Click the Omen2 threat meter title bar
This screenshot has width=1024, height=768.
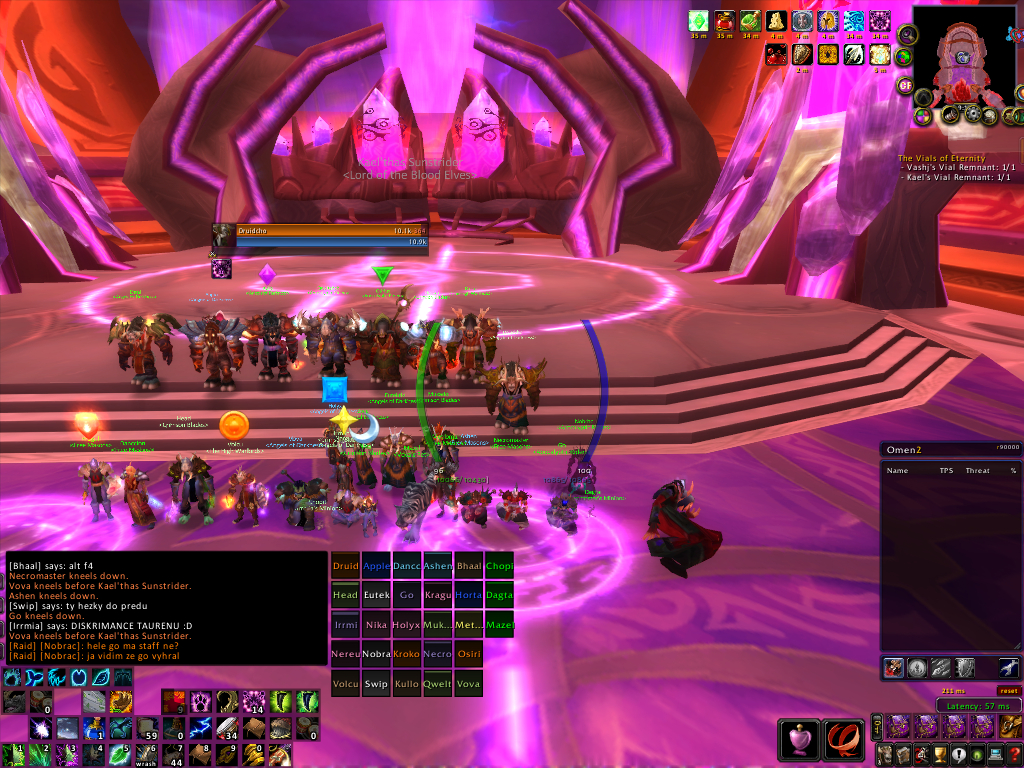tap(950, 450)
